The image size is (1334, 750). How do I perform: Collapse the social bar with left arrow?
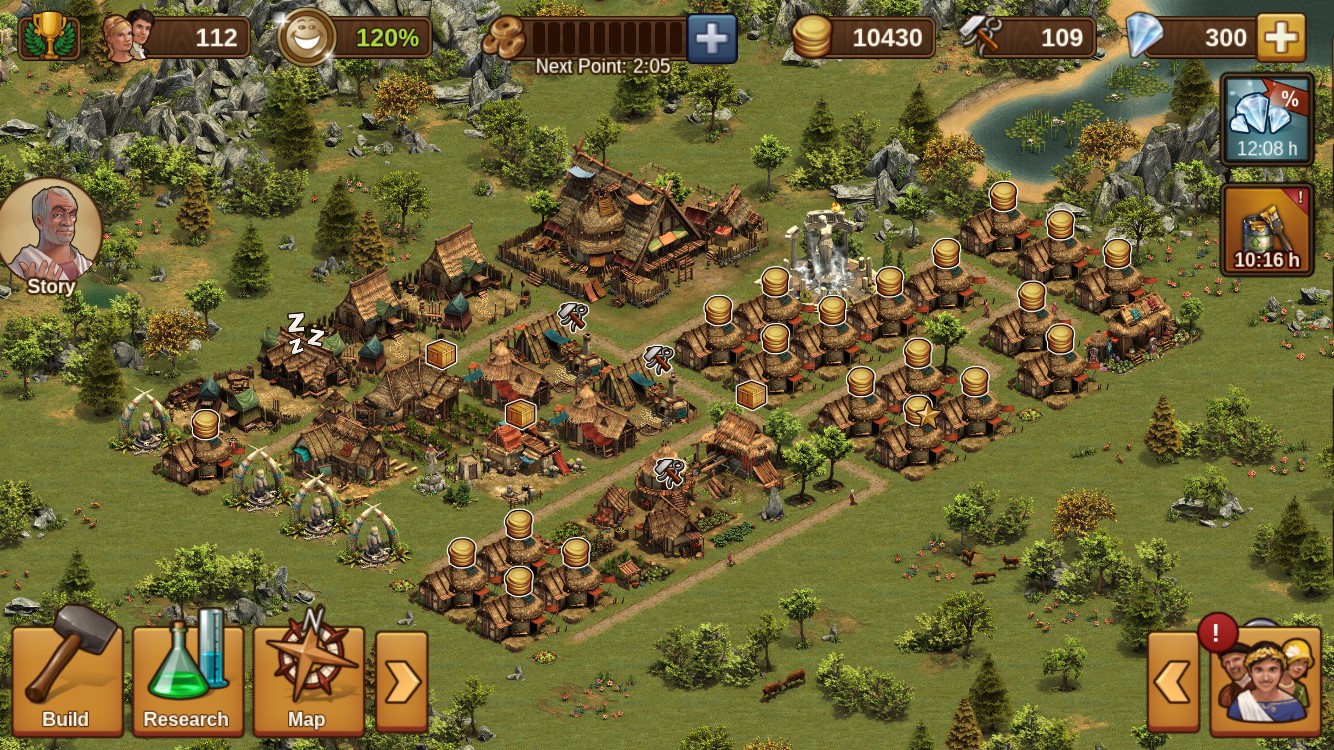[1173, 683]
